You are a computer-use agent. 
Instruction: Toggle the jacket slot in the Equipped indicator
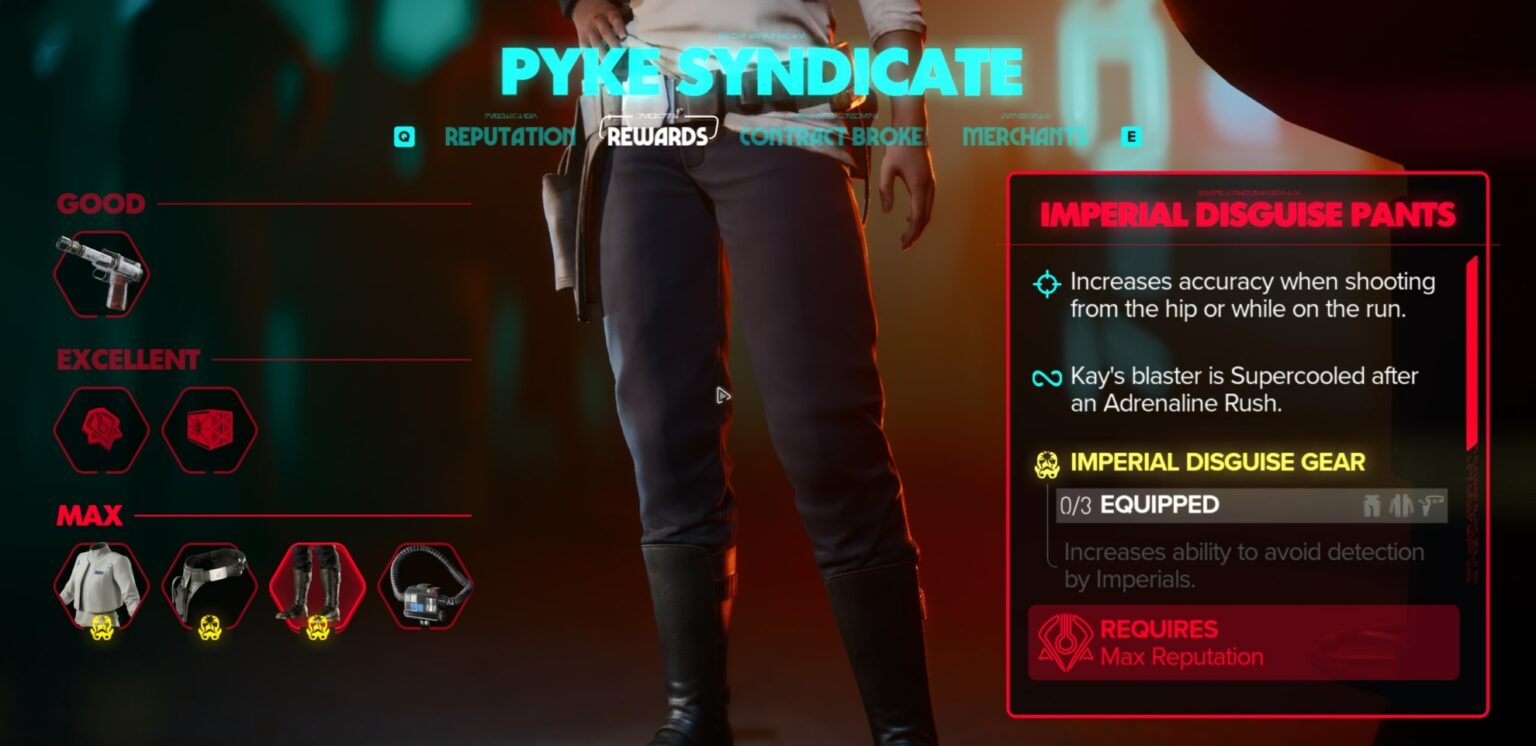click(x=1402, y=506)
